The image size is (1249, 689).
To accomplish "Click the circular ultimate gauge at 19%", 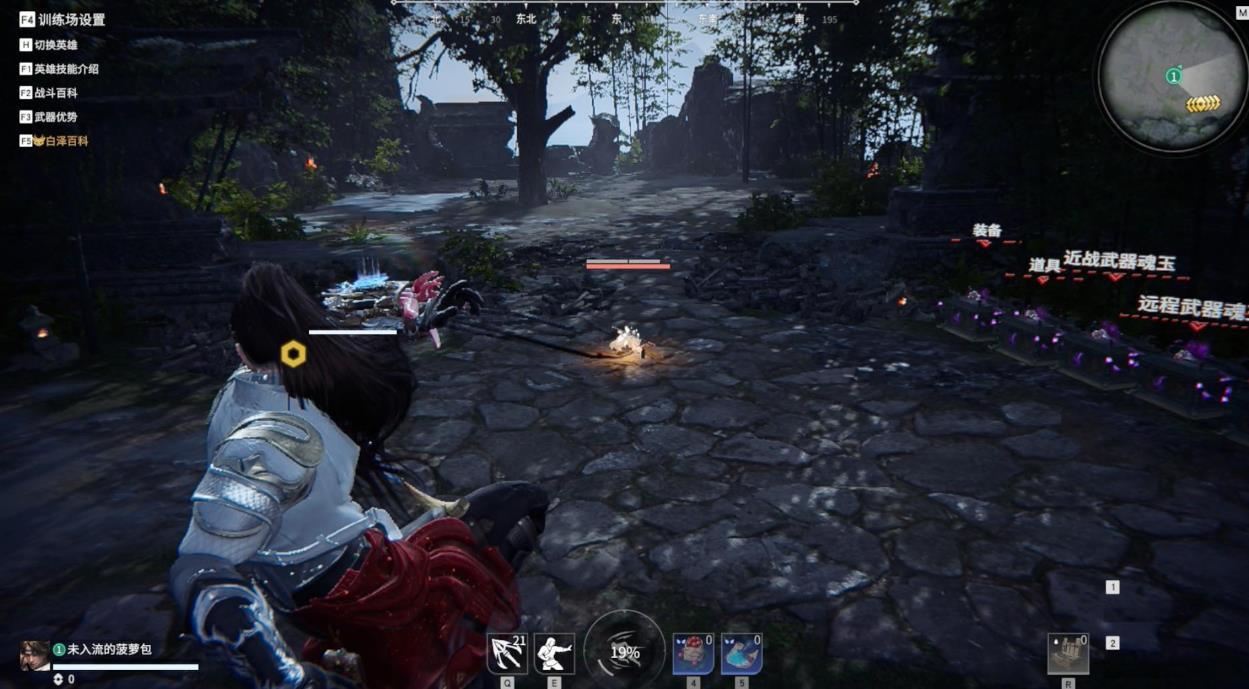I will (x=625, y=652).
